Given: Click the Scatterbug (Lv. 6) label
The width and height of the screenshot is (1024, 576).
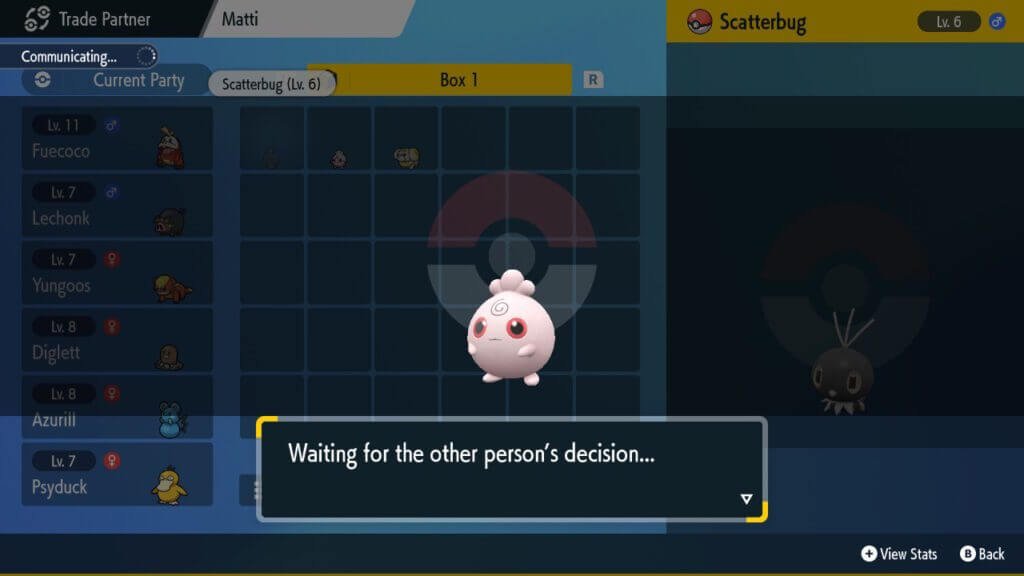Looking at the screenshot, I should (x=271, y=84).
